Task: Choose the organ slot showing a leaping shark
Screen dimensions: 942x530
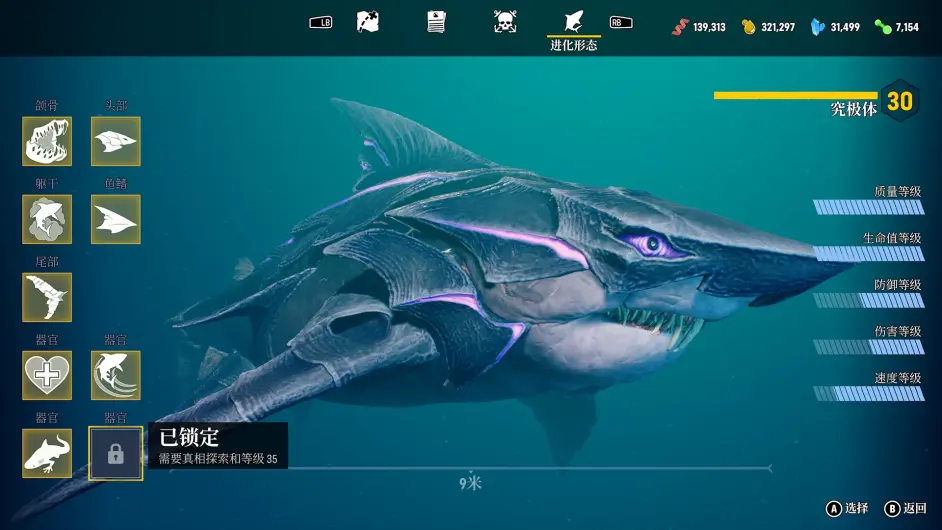Action: [x=116, y=375]
